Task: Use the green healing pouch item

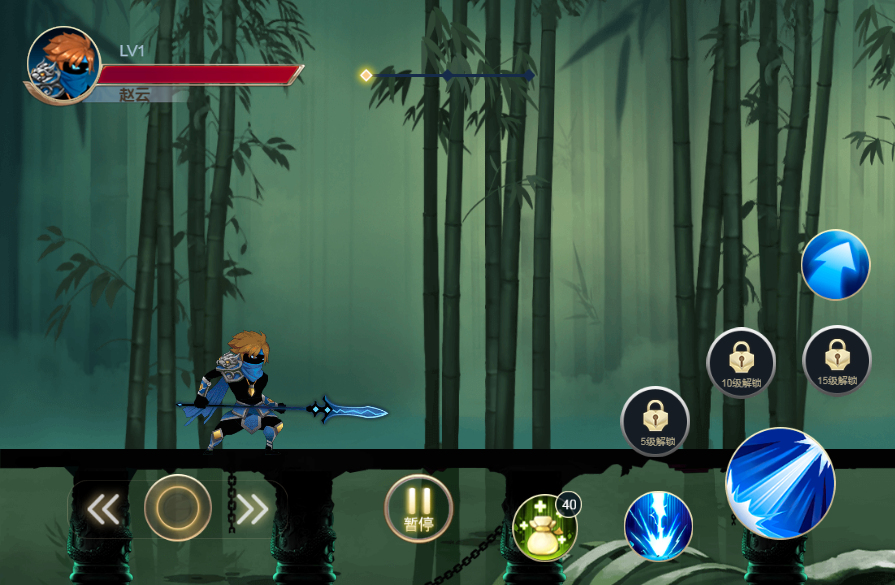Action: [x=544, y=527]
